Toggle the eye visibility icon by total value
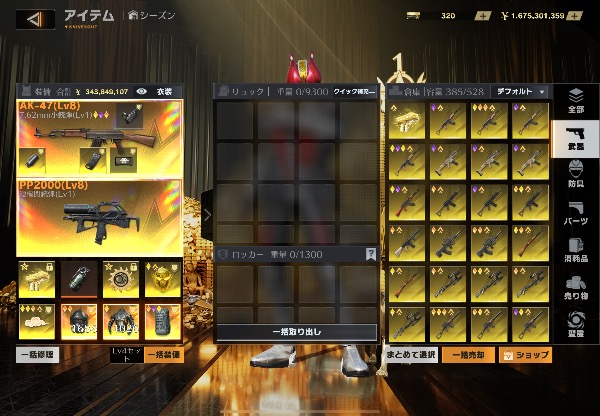 (141, 91)
